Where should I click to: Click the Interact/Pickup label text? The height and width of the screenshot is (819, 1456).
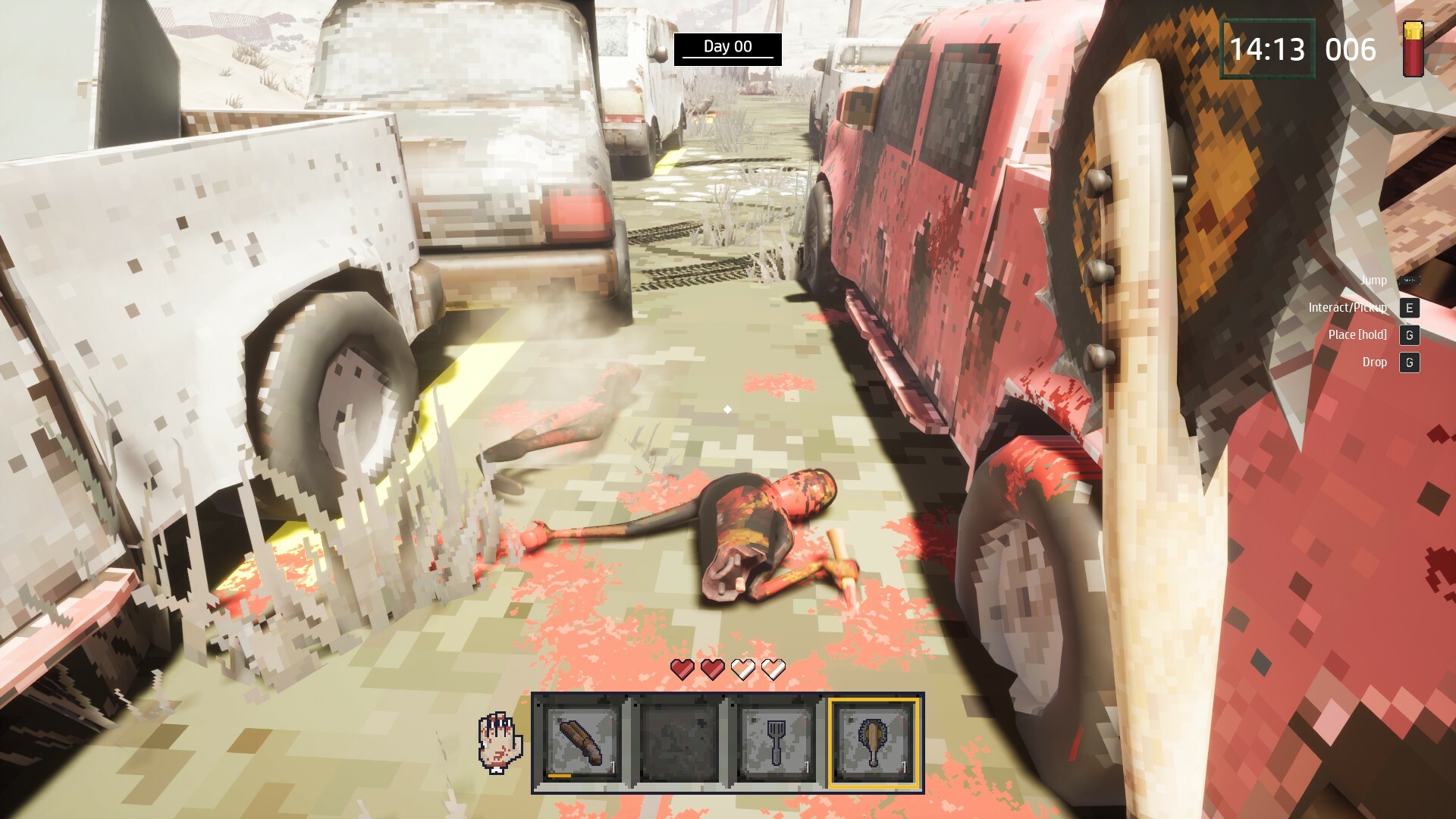click(1346, 308)
